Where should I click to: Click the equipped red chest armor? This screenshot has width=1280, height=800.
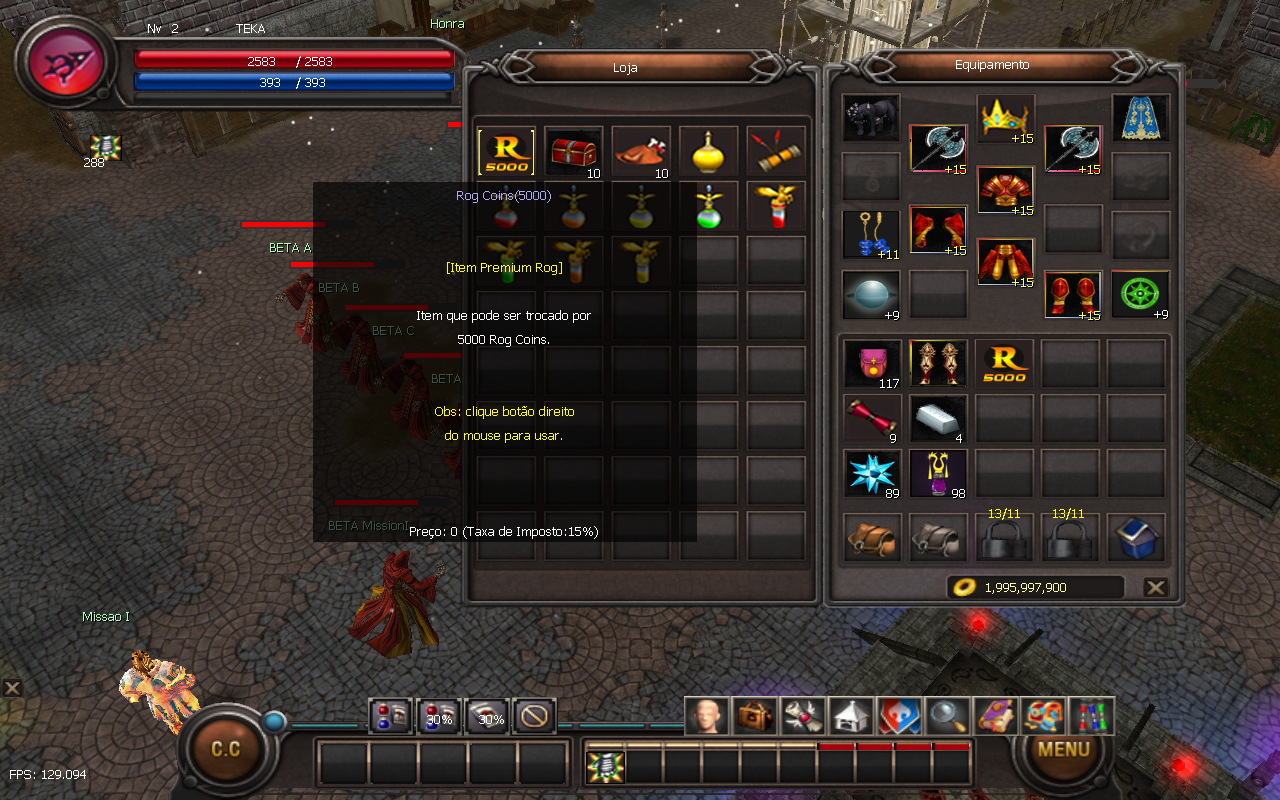pos(1005,192)
